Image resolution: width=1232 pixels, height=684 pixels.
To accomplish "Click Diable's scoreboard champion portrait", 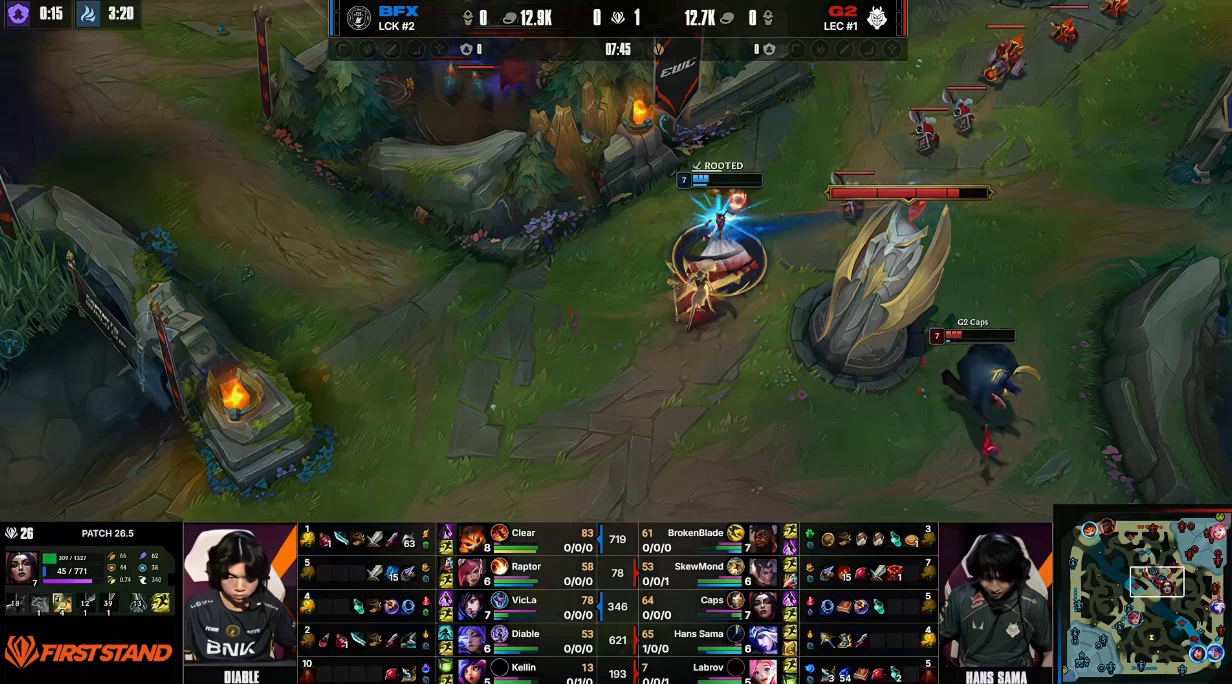I will (x=471, y=639).
